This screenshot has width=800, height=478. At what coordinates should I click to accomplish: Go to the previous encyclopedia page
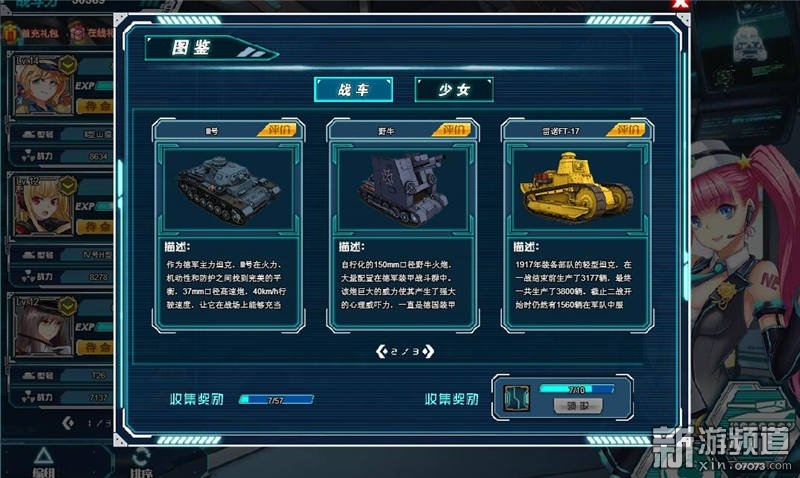coord(381,351)
